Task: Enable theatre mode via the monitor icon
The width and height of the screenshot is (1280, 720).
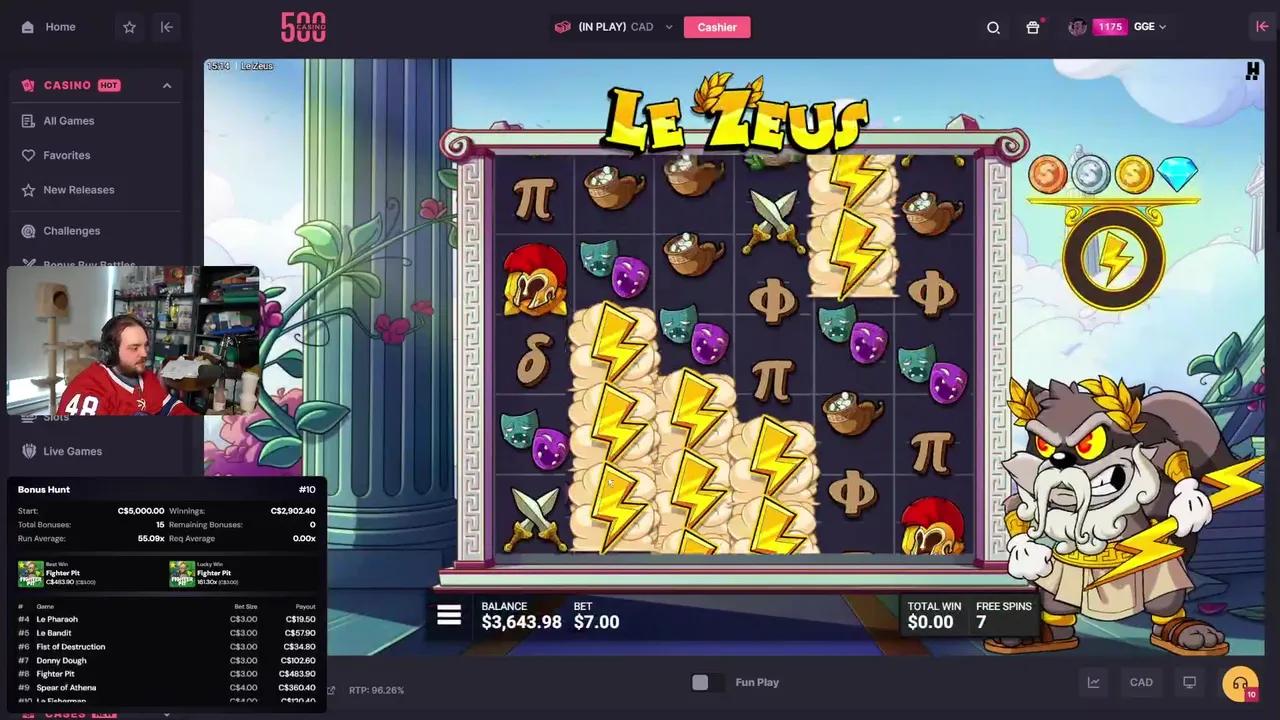Action: tap(1189, 682)
